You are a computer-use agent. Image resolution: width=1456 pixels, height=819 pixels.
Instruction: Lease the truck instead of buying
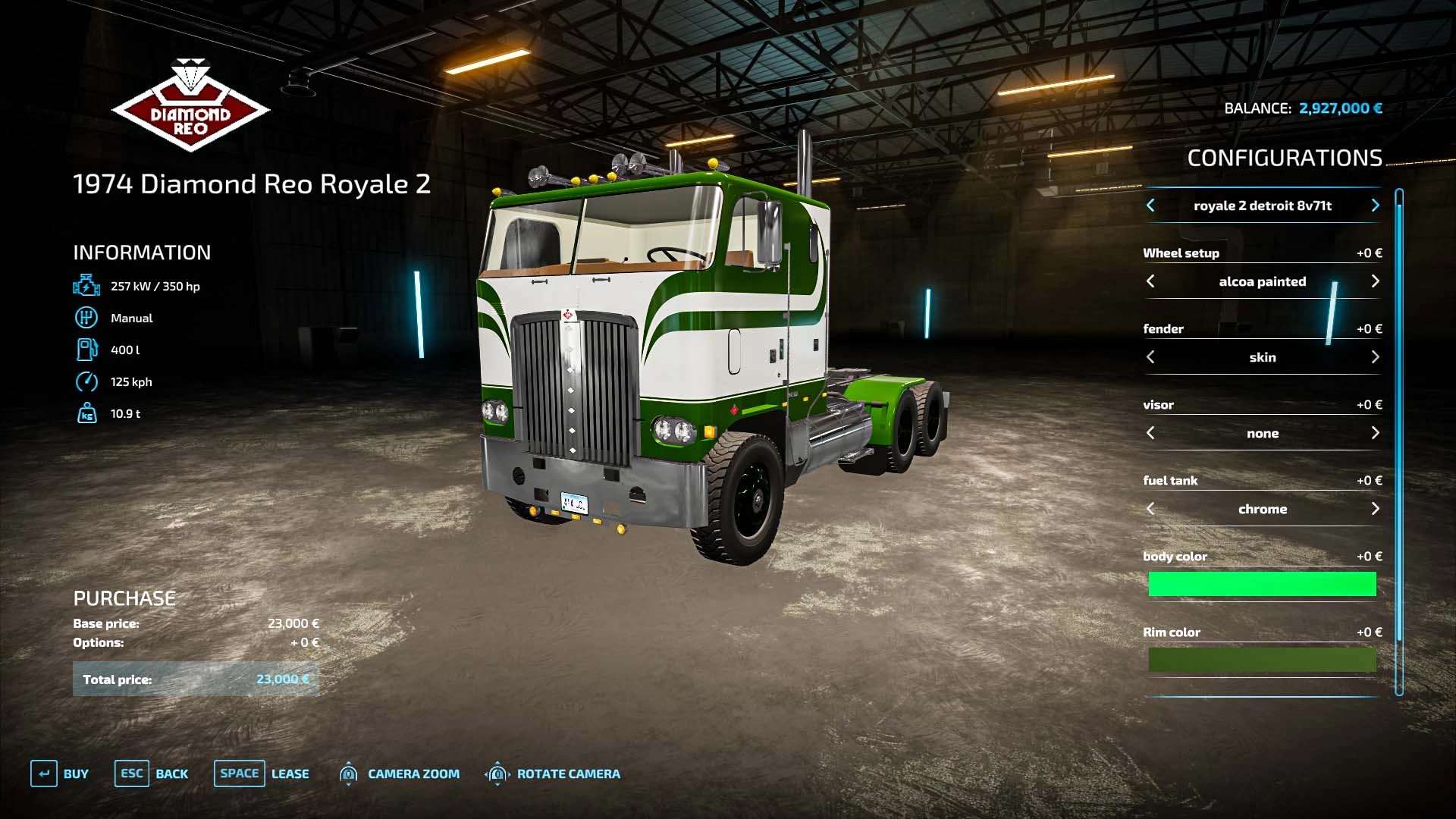pyautogui.click(x=262, y=773)
